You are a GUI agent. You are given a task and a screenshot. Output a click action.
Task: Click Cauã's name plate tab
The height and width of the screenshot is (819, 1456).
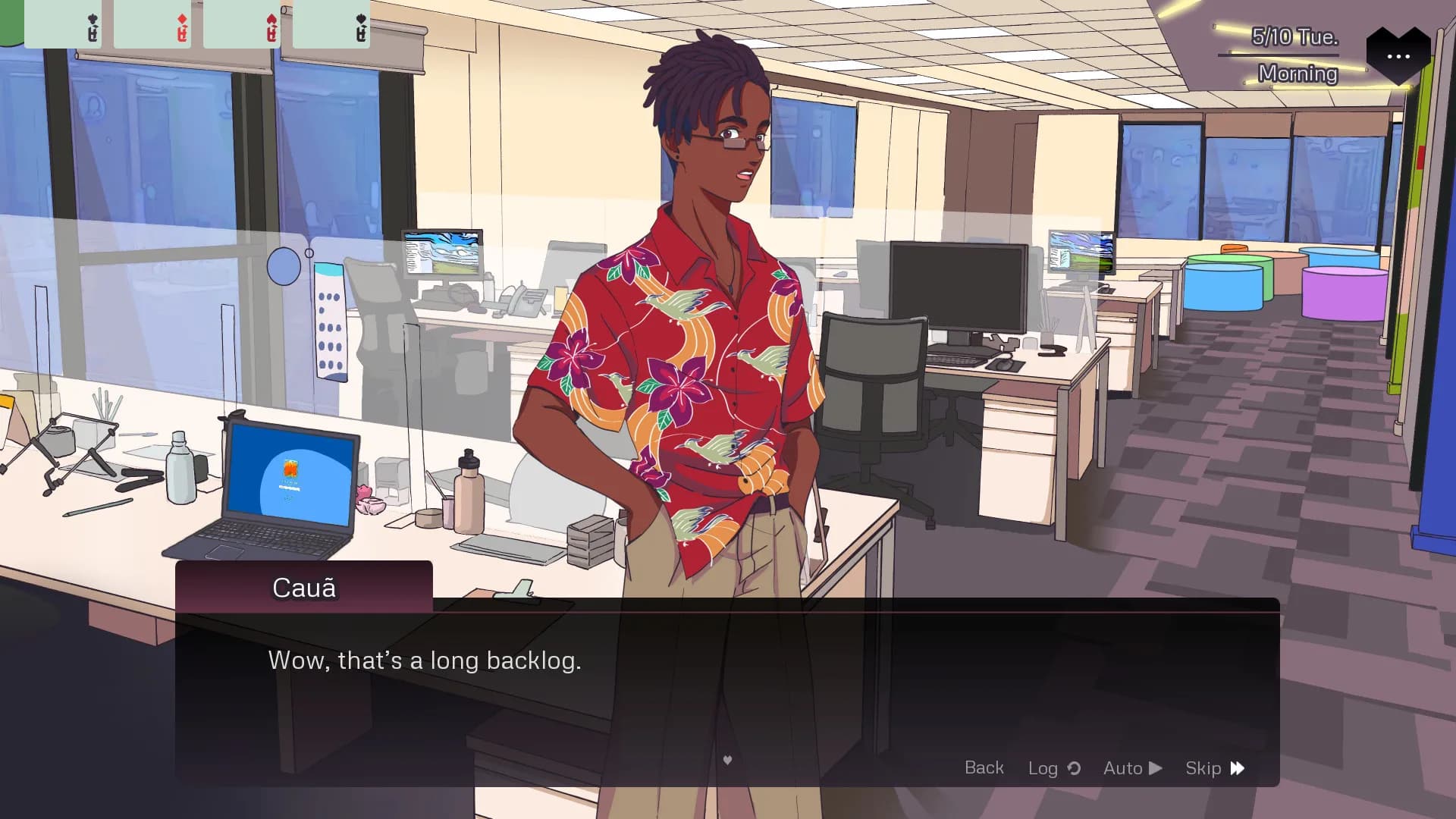[303, 588]
